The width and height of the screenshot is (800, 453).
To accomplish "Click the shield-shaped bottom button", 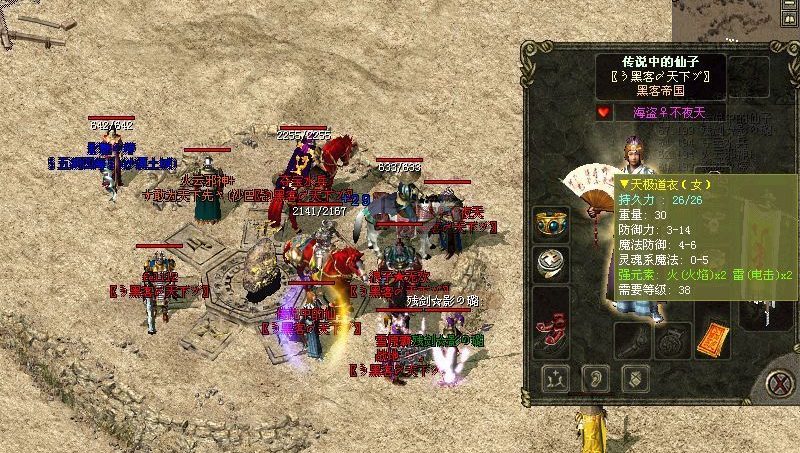I will pos(632,378).
